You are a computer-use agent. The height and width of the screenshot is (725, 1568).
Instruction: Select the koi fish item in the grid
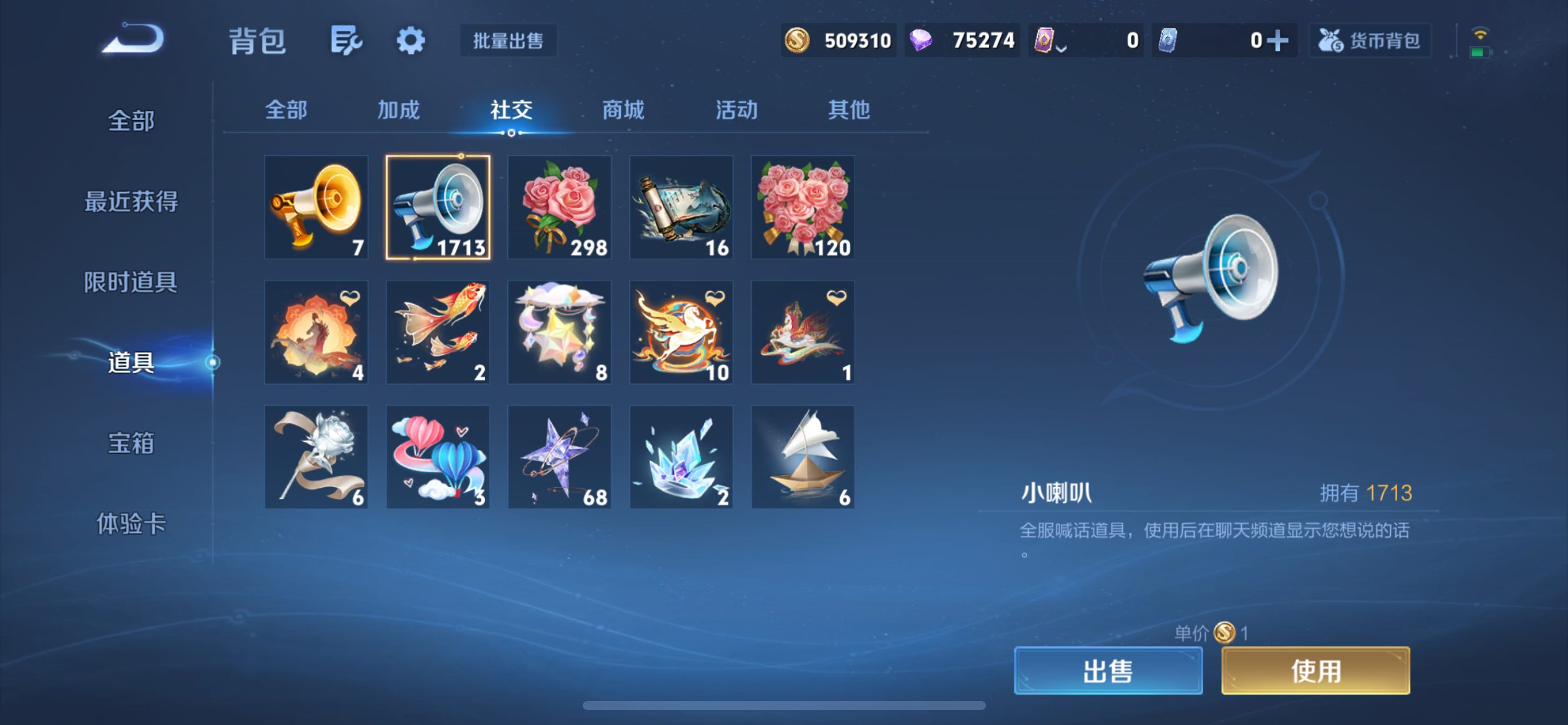(438, 333)
